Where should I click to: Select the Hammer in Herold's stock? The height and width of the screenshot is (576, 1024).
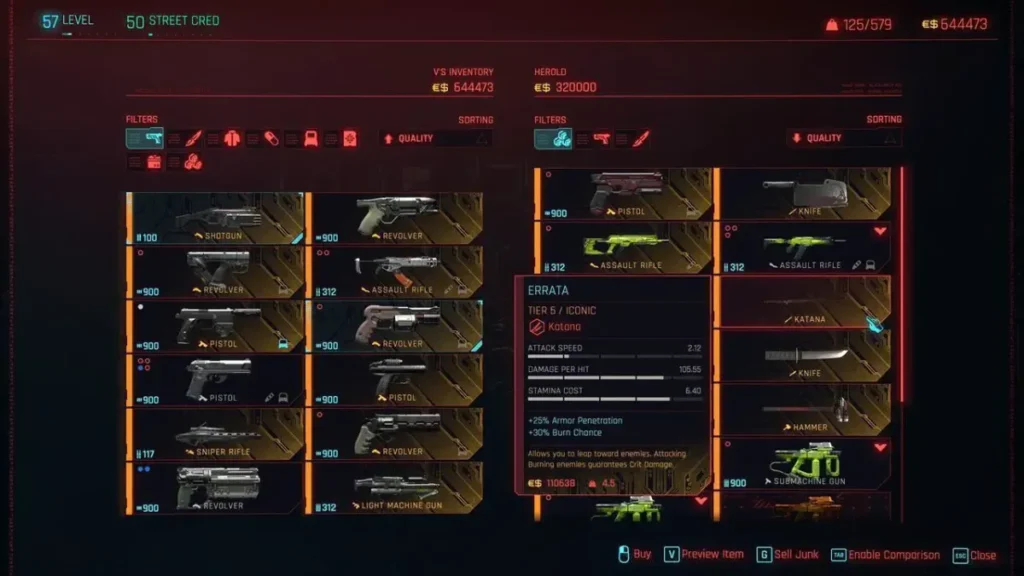coord(805,410)
